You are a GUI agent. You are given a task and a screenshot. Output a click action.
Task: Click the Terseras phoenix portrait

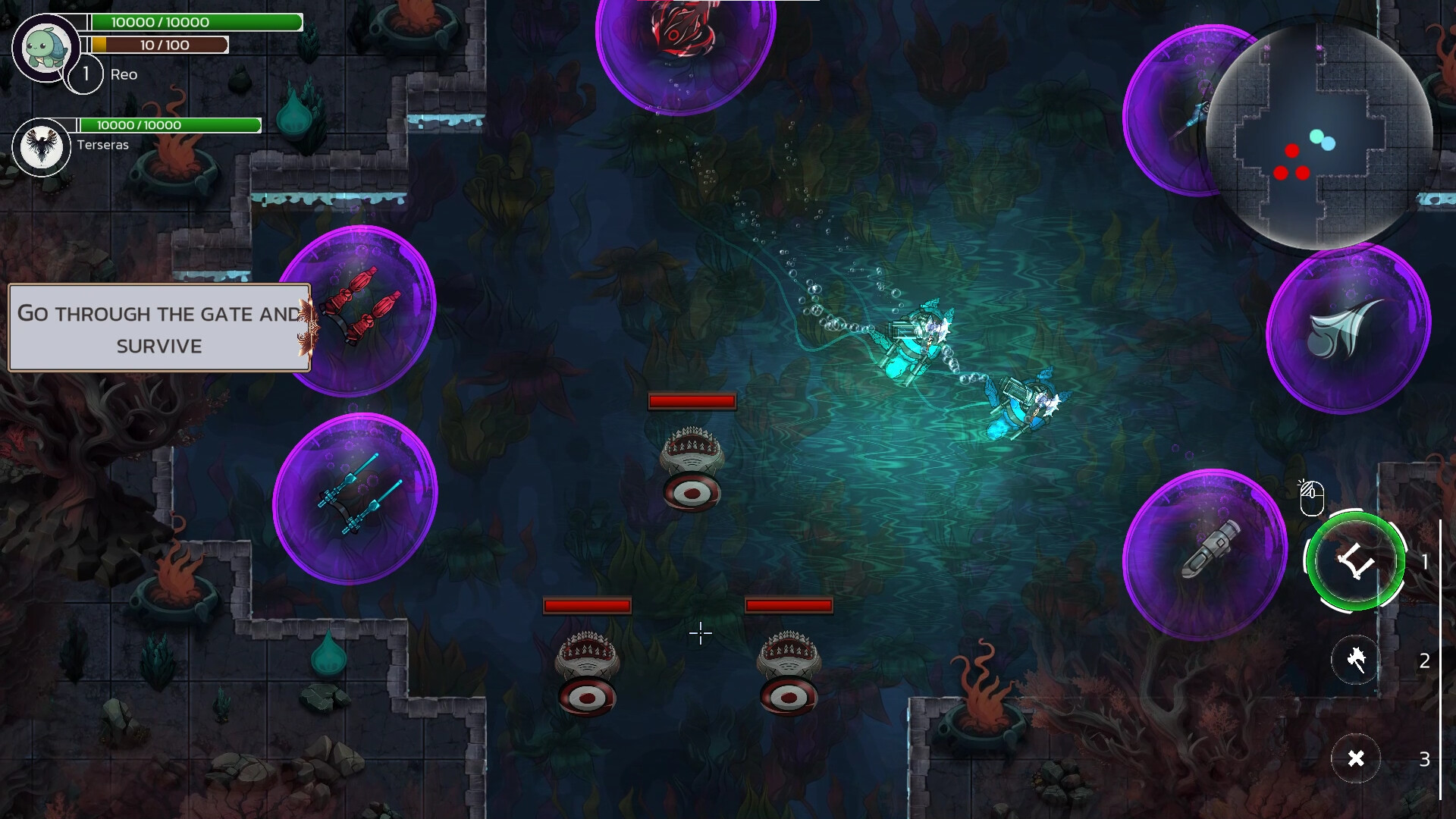click(x=42, y=146)
